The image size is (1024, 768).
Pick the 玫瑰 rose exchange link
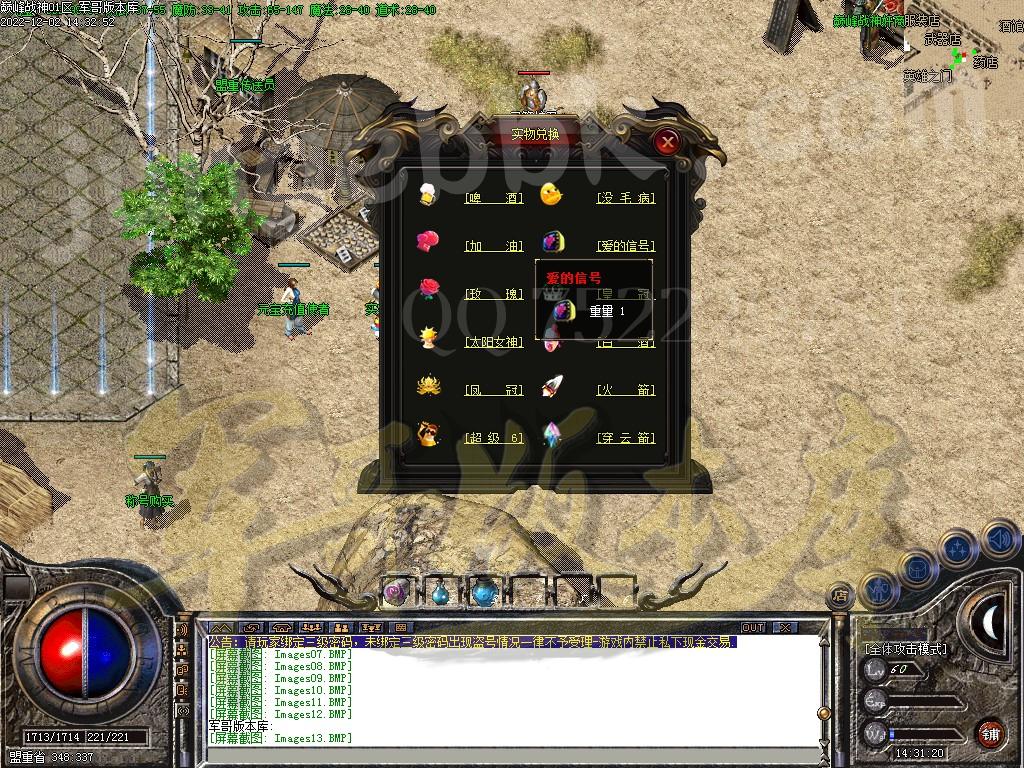pyautogui.click(x=495, y=294)
